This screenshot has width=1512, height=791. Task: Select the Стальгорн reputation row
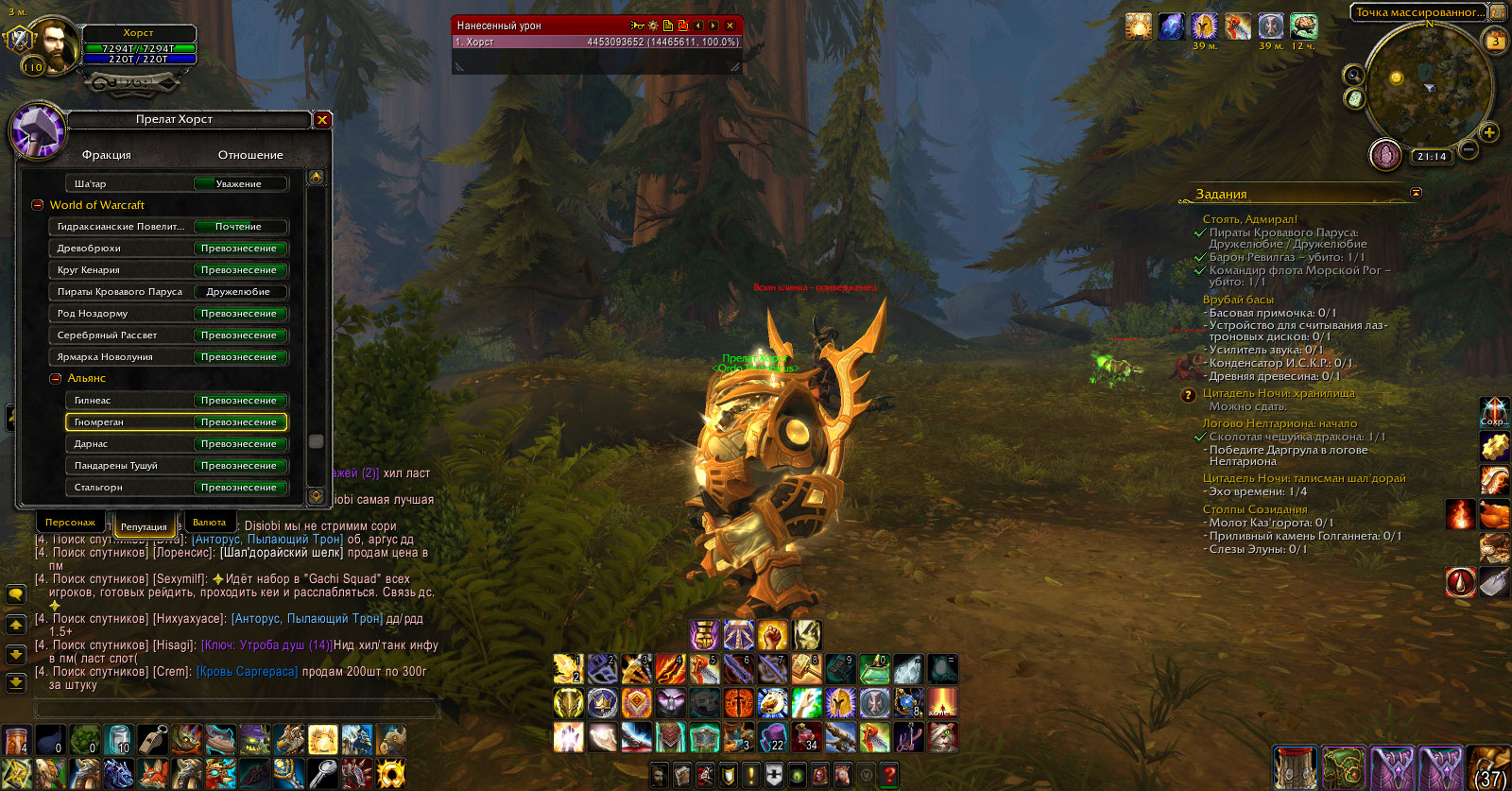176,488
